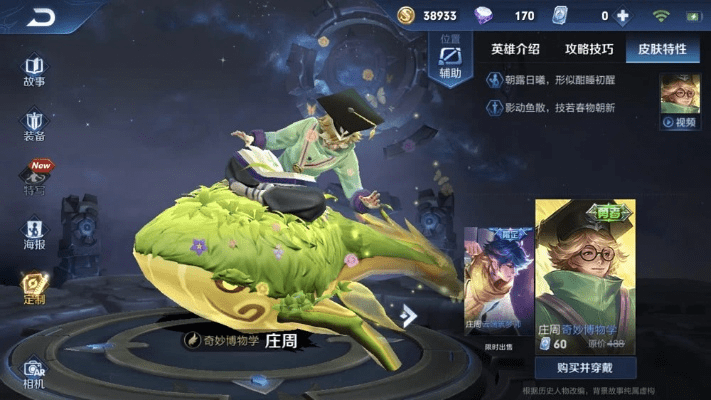711x400 pixels.
Task: Open the 海报 poster view
Action: [35, 234]
